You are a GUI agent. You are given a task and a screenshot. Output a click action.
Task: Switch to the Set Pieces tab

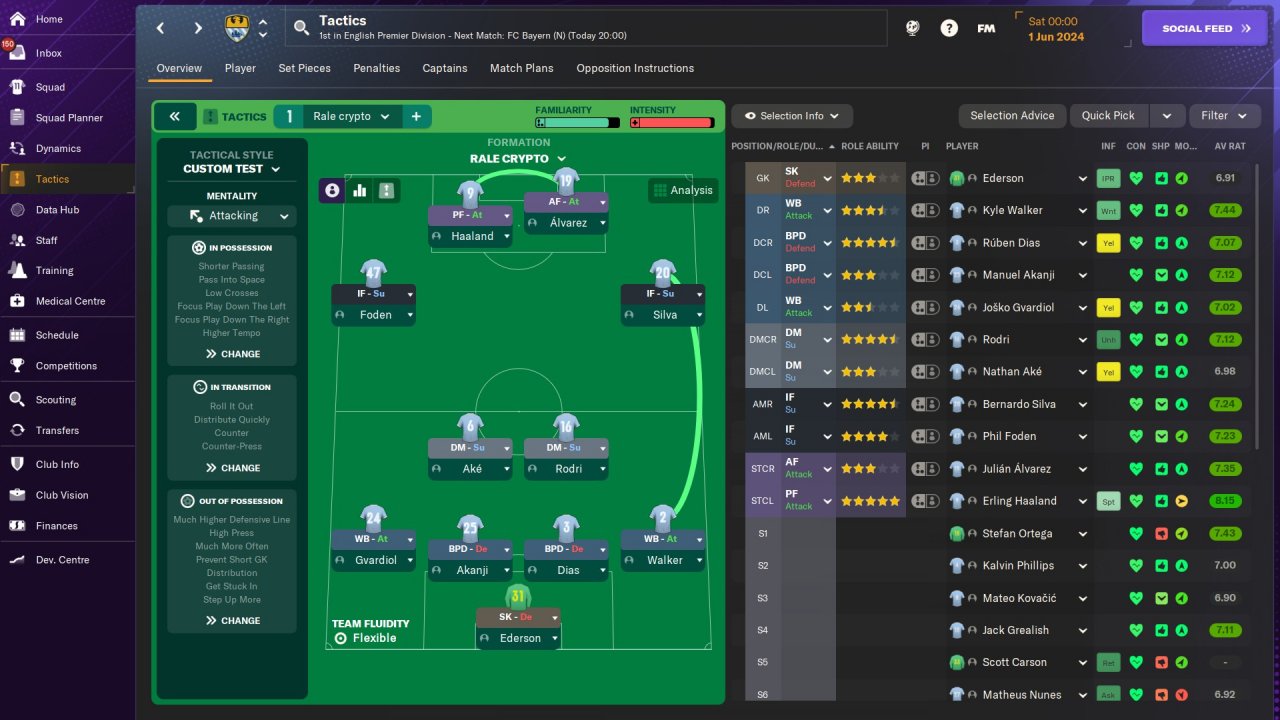(x=304, y=68)
